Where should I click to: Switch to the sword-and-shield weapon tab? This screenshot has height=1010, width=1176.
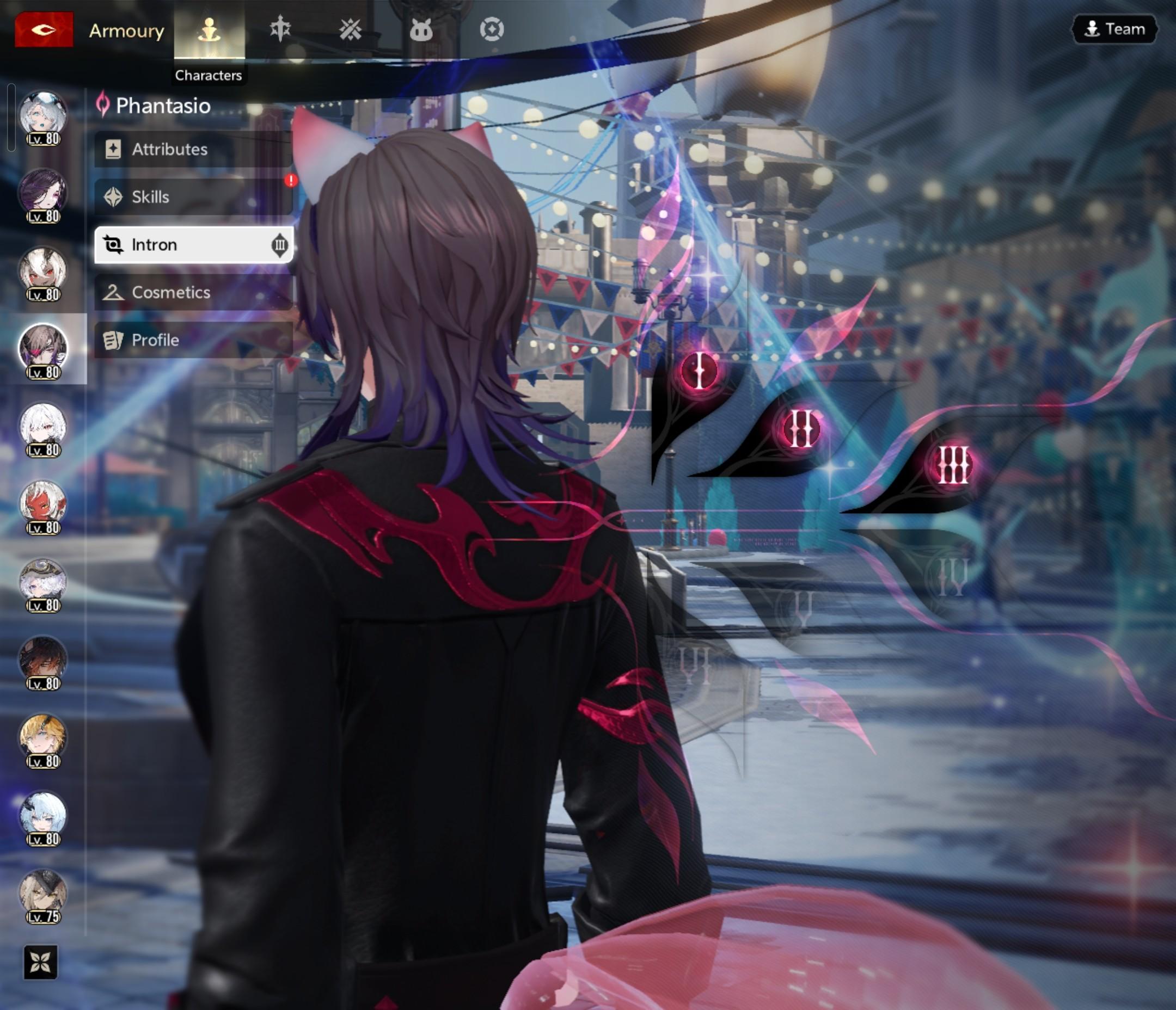pyautogui.click(x=280, y=29)
